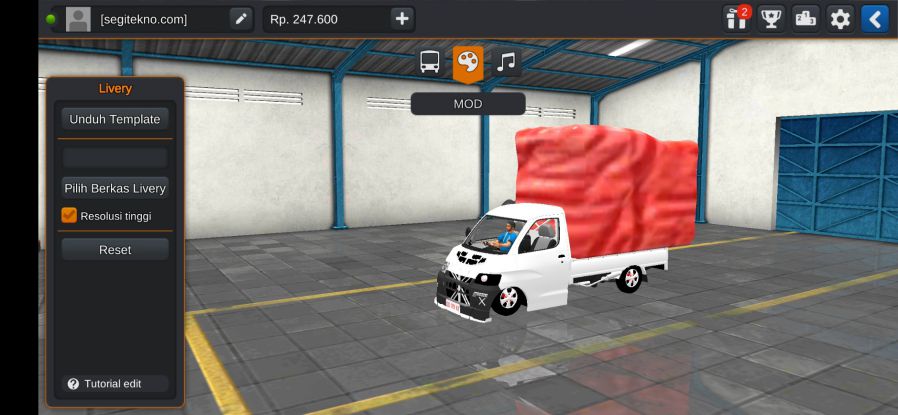Switch to the bus vehicle tab
Image resolution: width=898 pixels, height=415 pixels.
coord(430,63)
